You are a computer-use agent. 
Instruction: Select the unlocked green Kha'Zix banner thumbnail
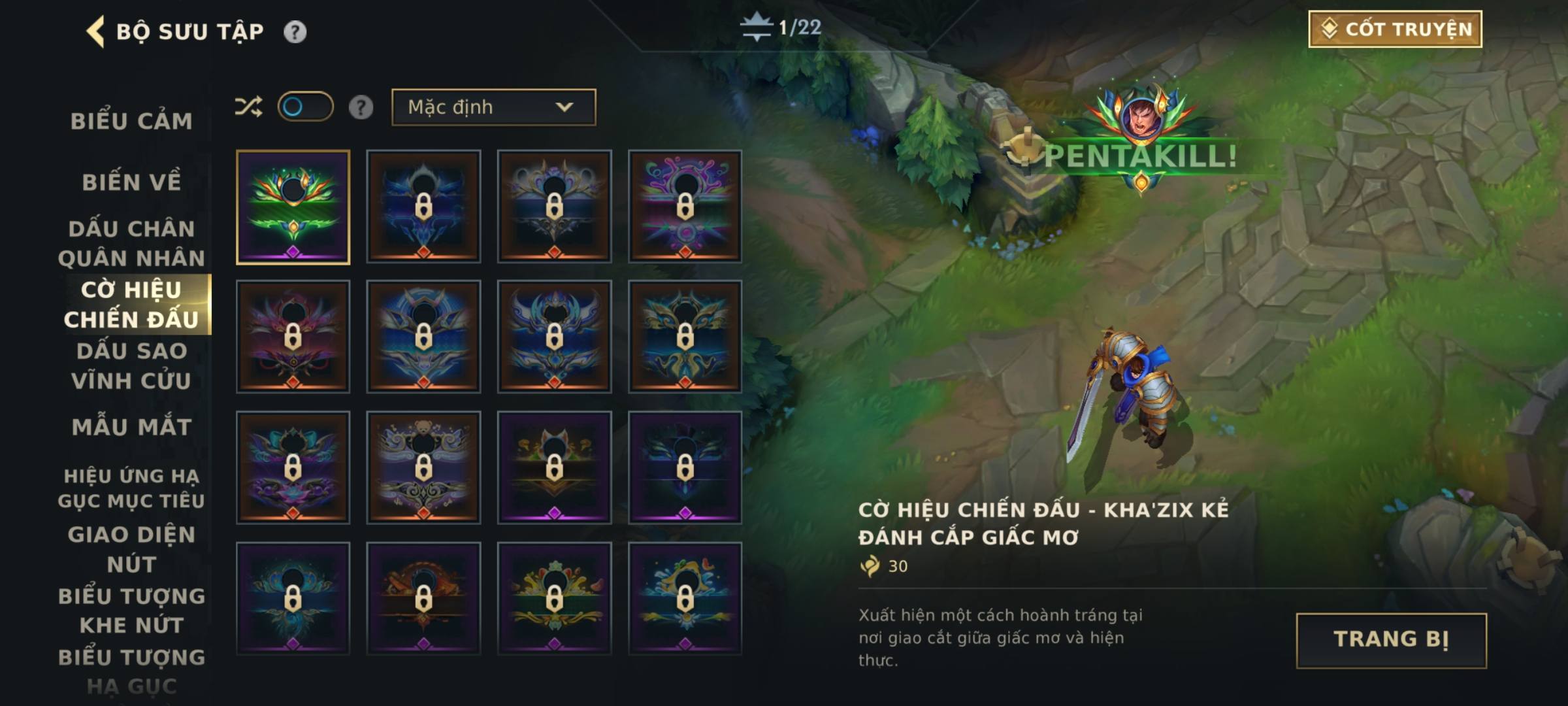[293, 207]
